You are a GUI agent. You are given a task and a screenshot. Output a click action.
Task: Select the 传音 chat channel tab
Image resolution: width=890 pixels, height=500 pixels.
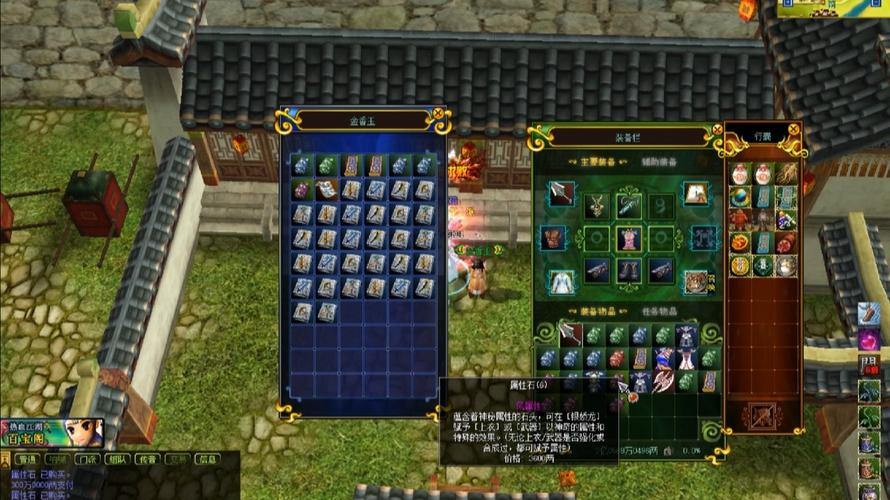(x=149, y=460)
